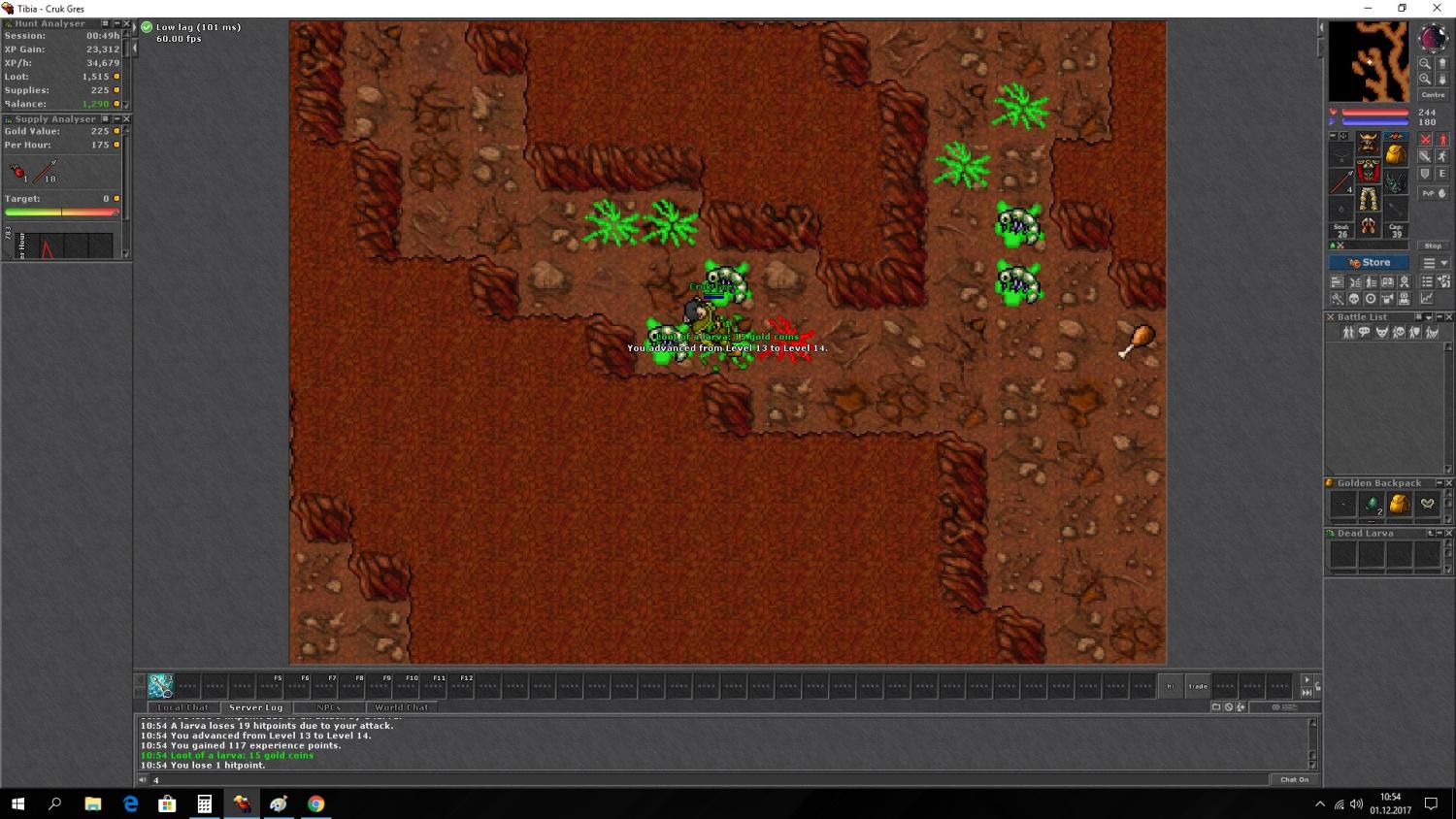Select the horned helmet equipment slot
This screenshot has width=1456, height=819.
tap(1368, 143)
